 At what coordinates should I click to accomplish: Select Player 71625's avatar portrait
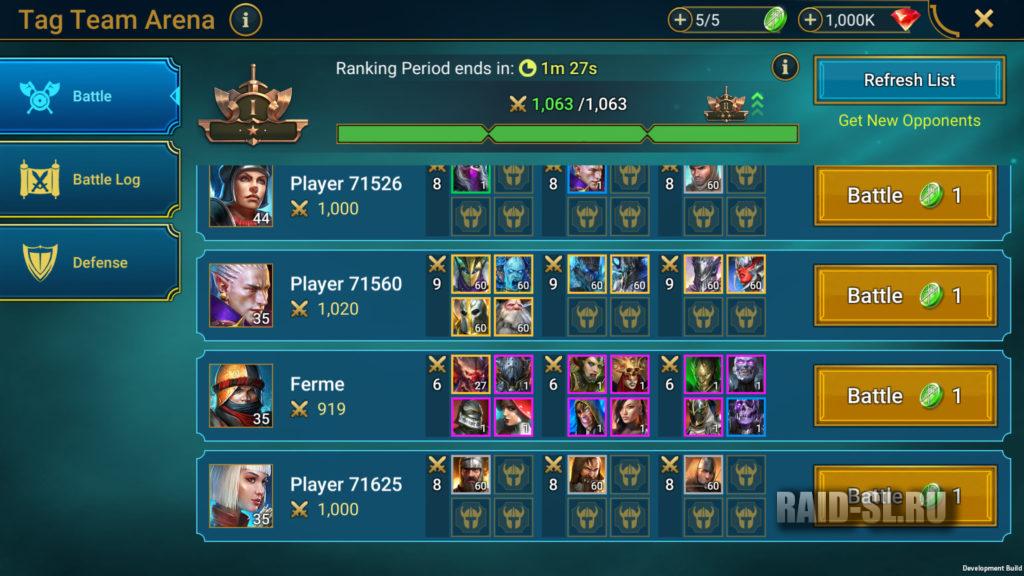[x=240, y=496]
